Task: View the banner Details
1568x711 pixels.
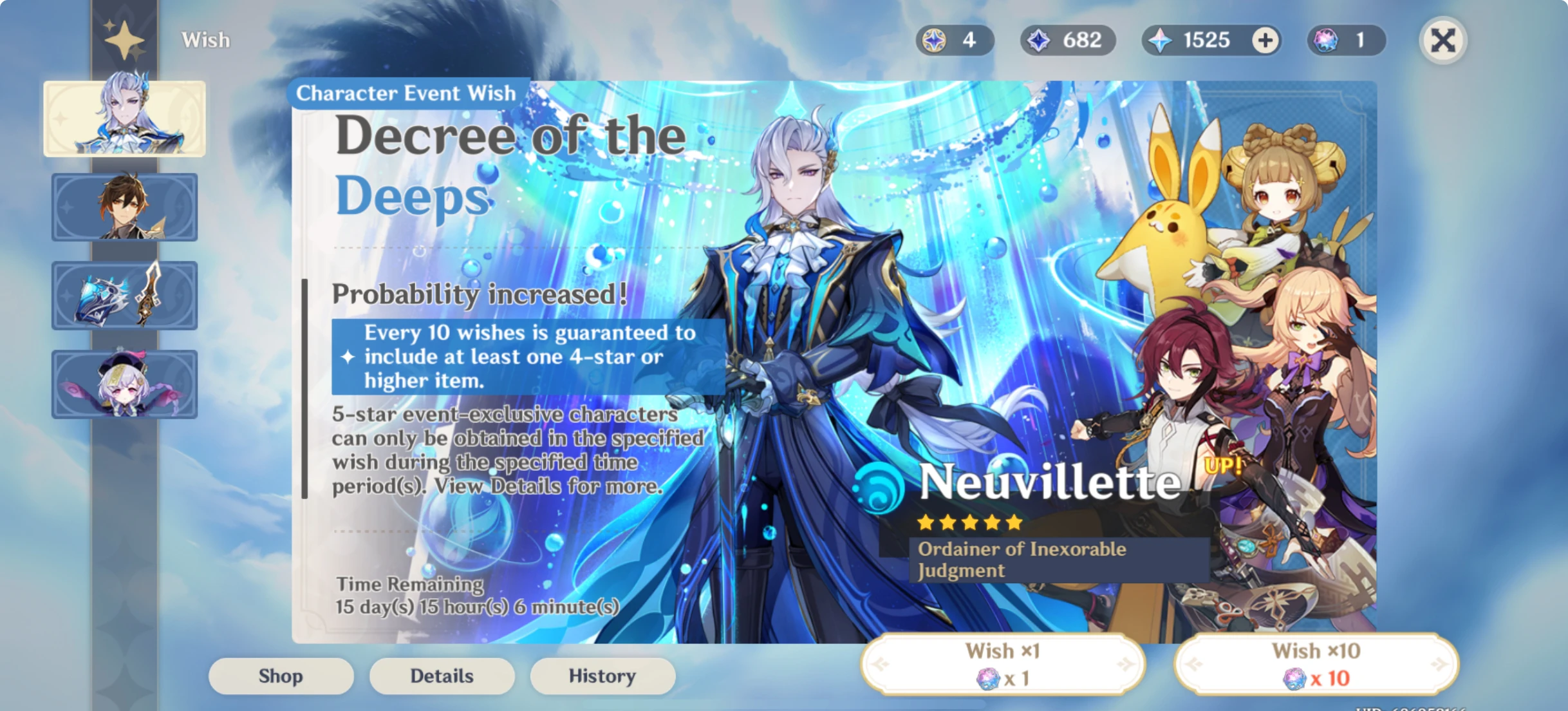Action: [442, 676]
